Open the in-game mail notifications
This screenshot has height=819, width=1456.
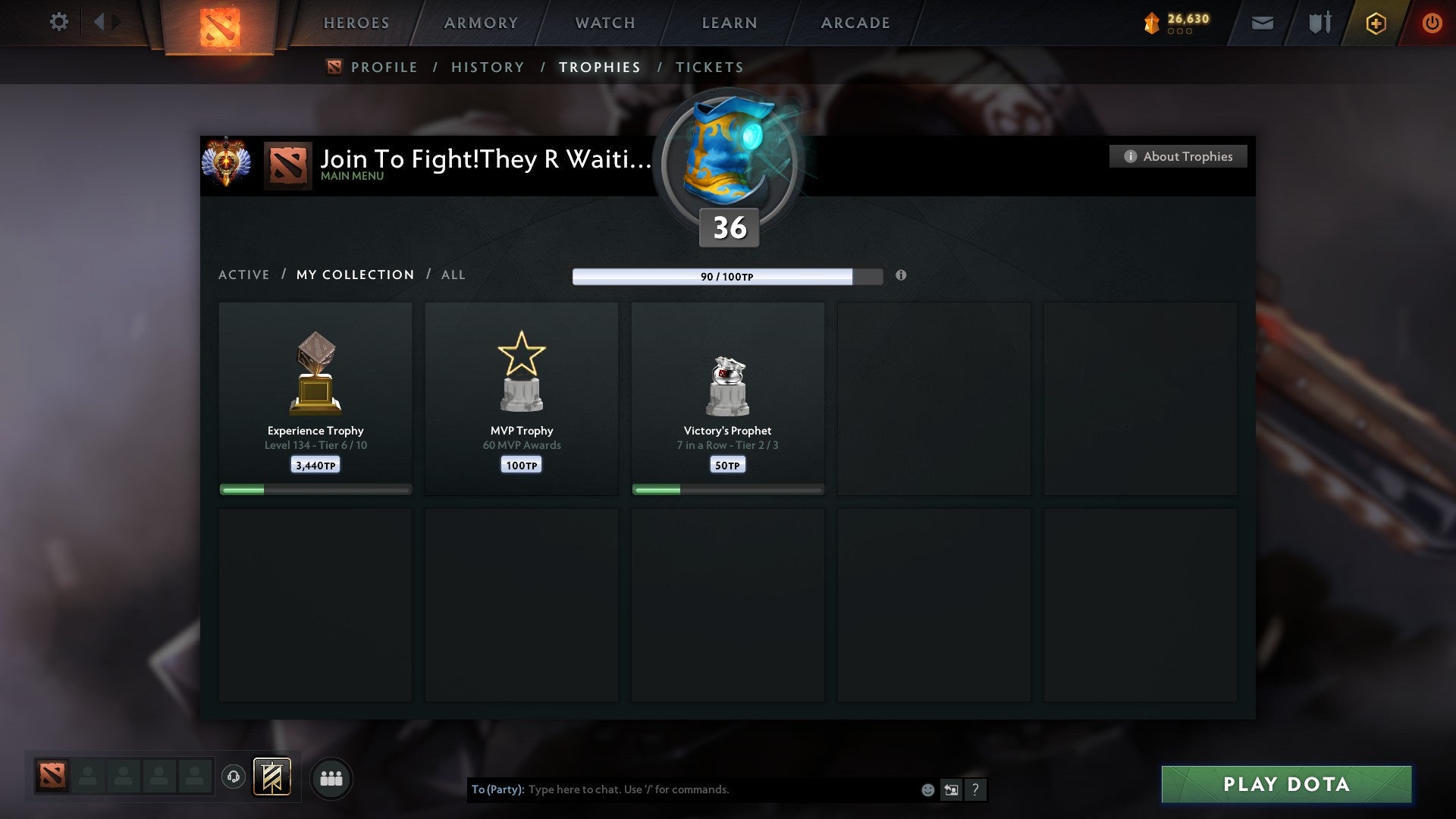pos(1261,23)
